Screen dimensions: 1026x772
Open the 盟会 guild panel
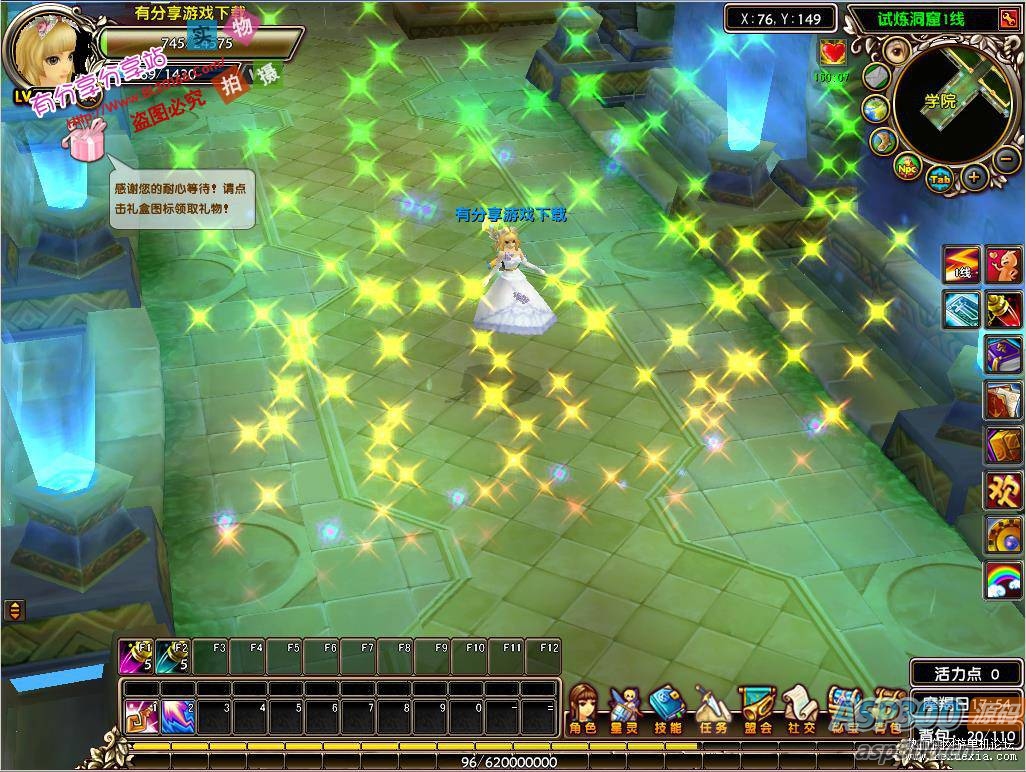[754, 706]
